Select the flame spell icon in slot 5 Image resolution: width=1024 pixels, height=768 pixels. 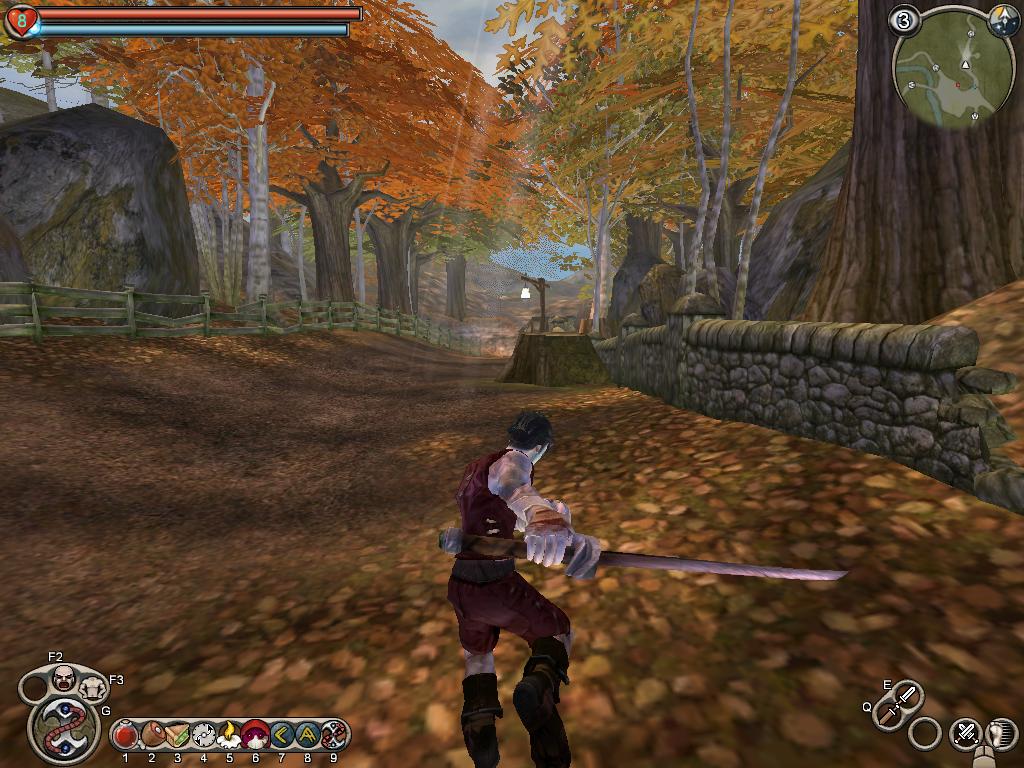click(x=230, y=736)
